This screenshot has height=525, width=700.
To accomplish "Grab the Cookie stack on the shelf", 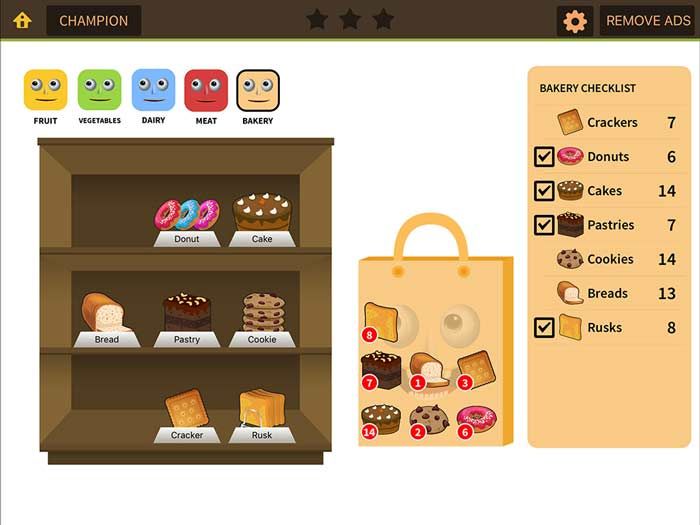I will (x=262, y=312).
